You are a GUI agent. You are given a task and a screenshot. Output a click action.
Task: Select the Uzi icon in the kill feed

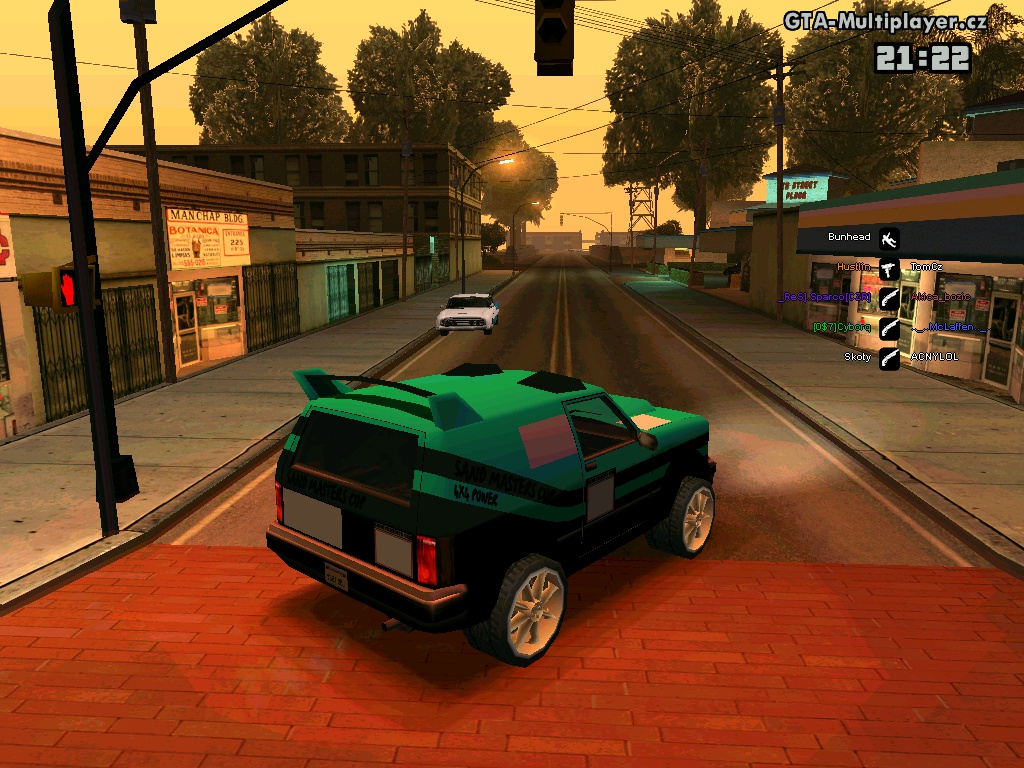(889, 267)
